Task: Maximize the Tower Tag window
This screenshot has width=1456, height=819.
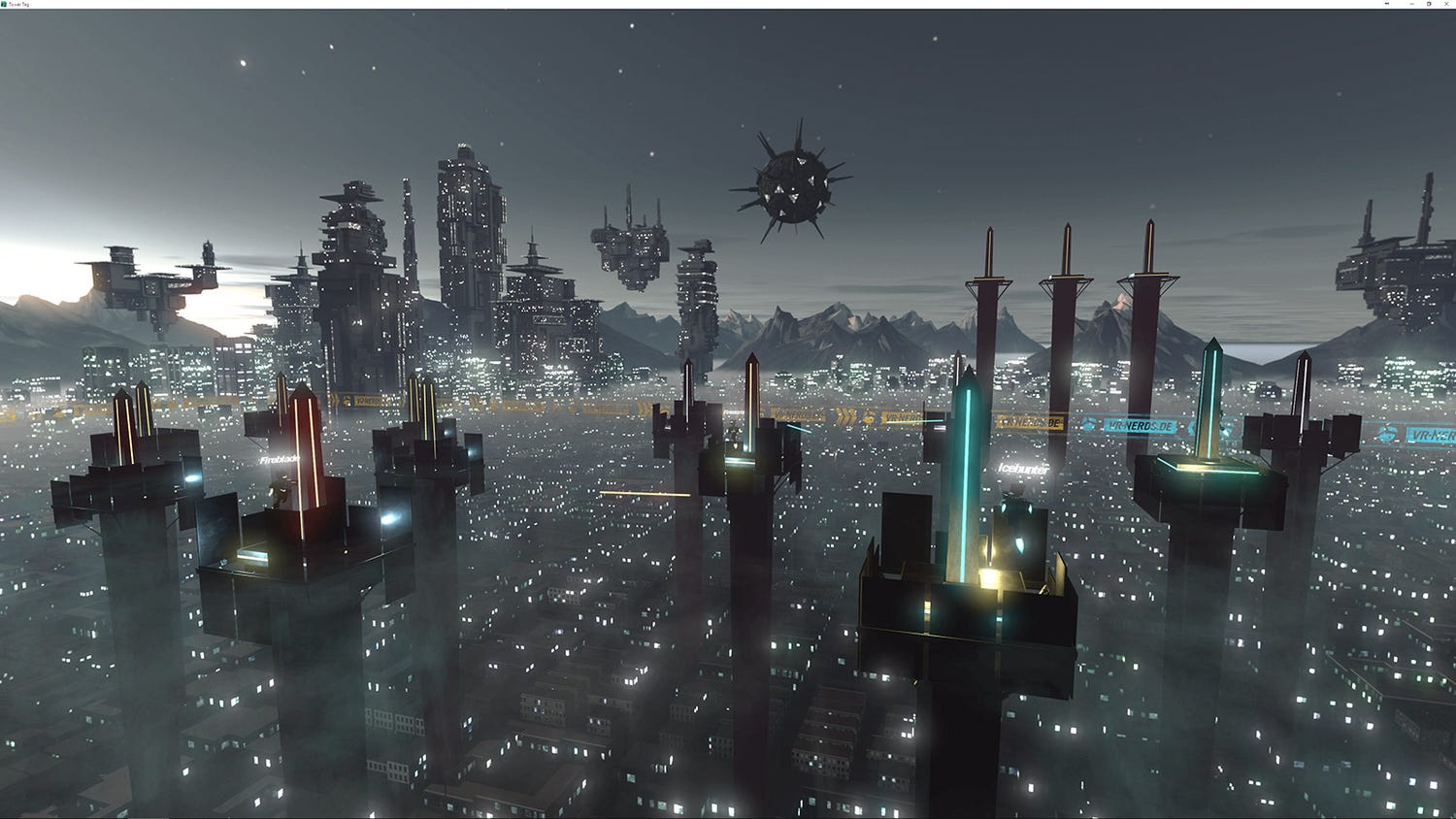Action: coord(1429,4)
